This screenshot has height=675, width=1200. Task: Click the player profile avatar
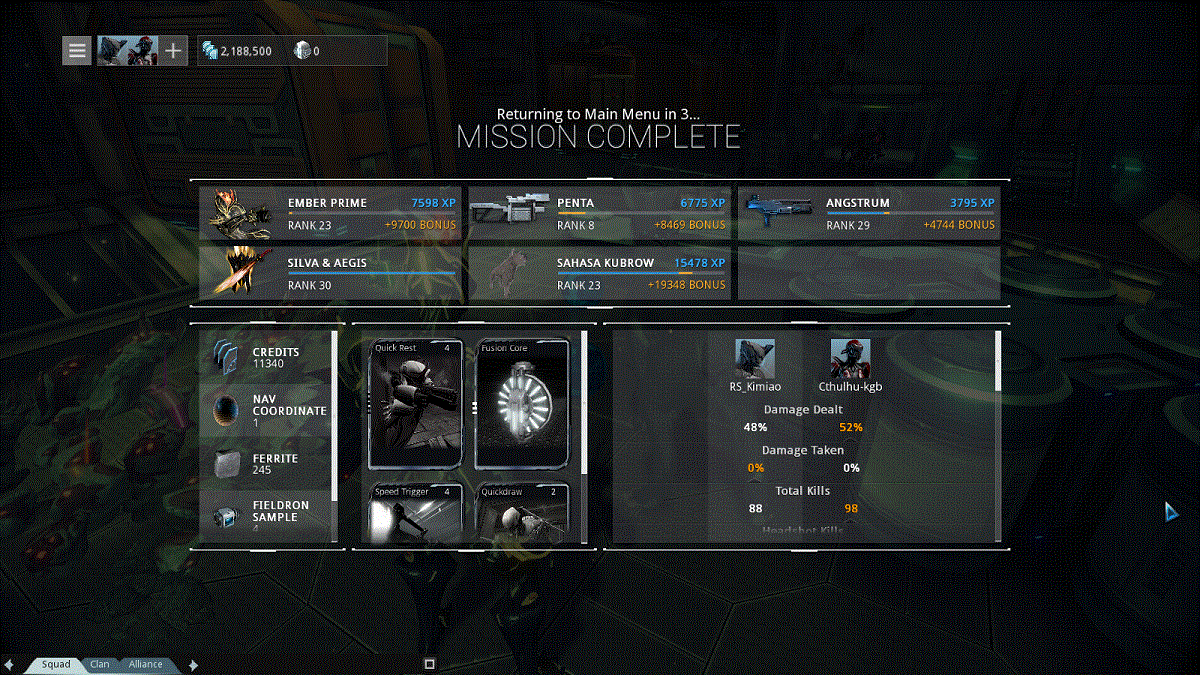(127, 50)
